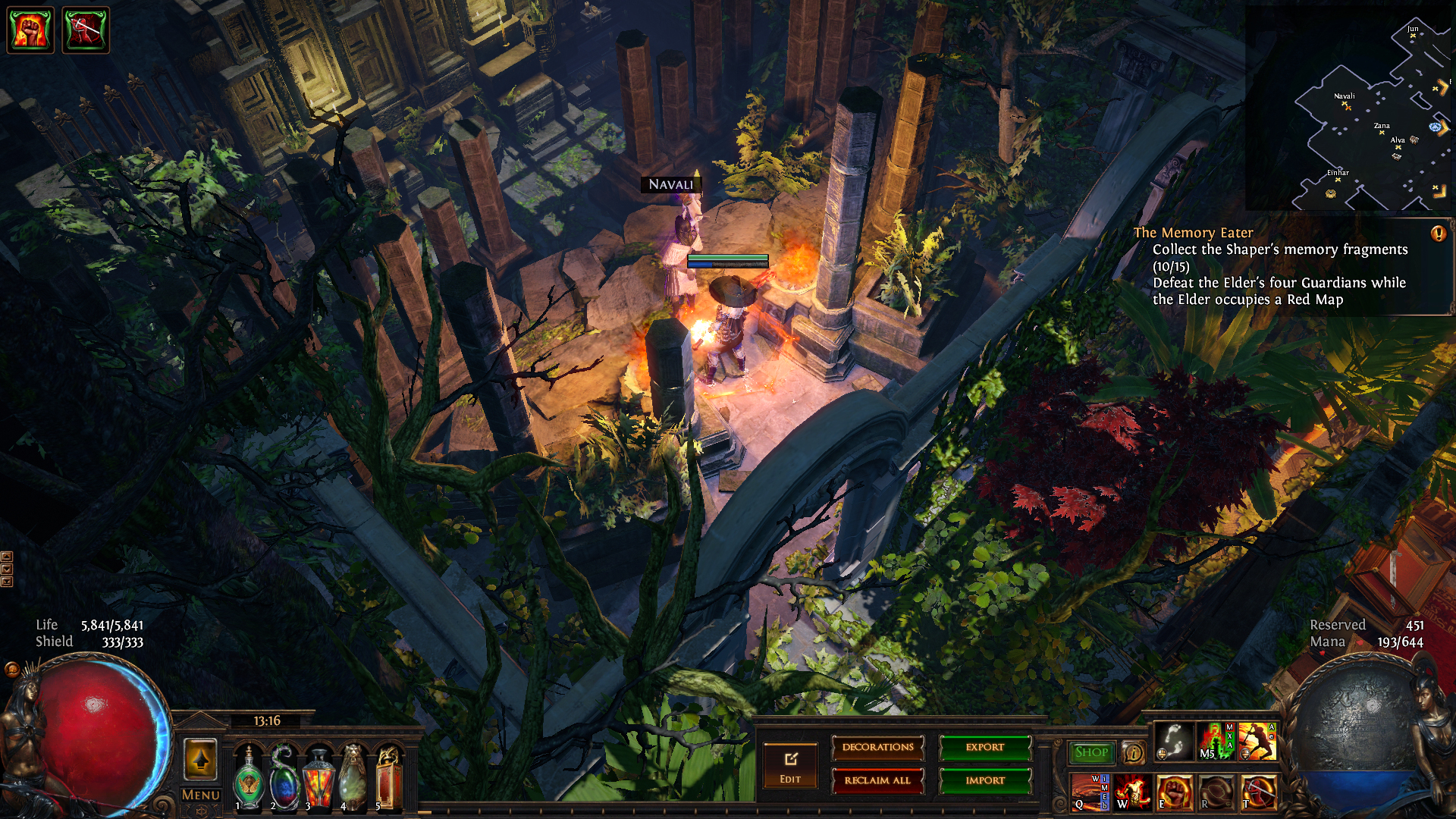Activate the flaming fist skill on E
Viewport: 1456px width, 819px height.
coord(1174,792)
